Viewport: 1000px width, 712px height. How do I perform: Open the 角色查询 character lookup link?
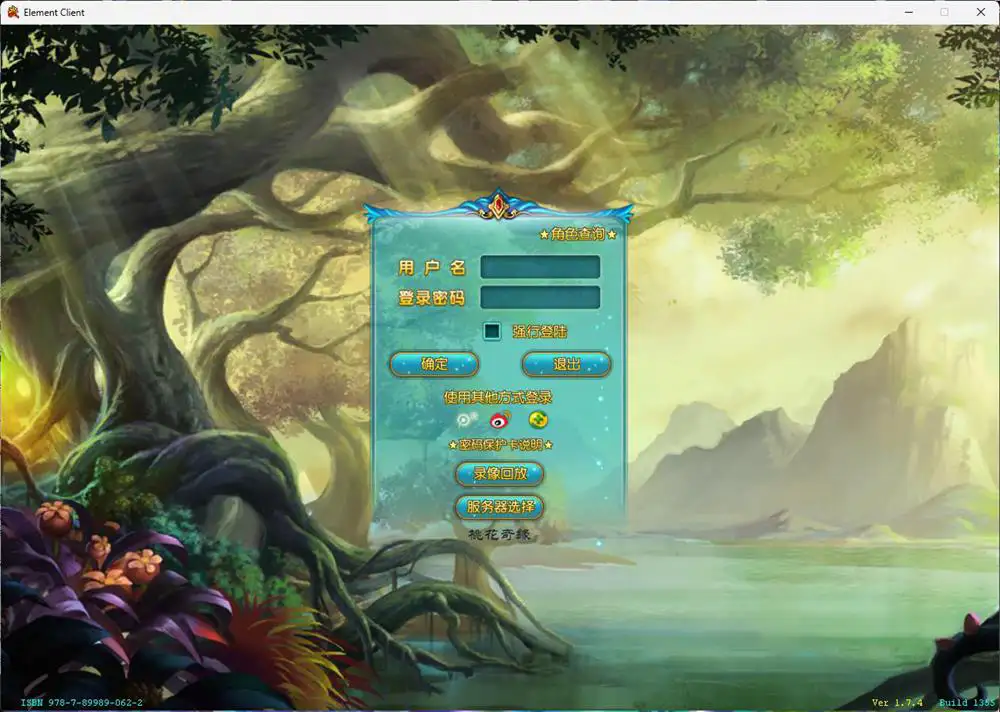pyautogui.click(x=578, y=234)
